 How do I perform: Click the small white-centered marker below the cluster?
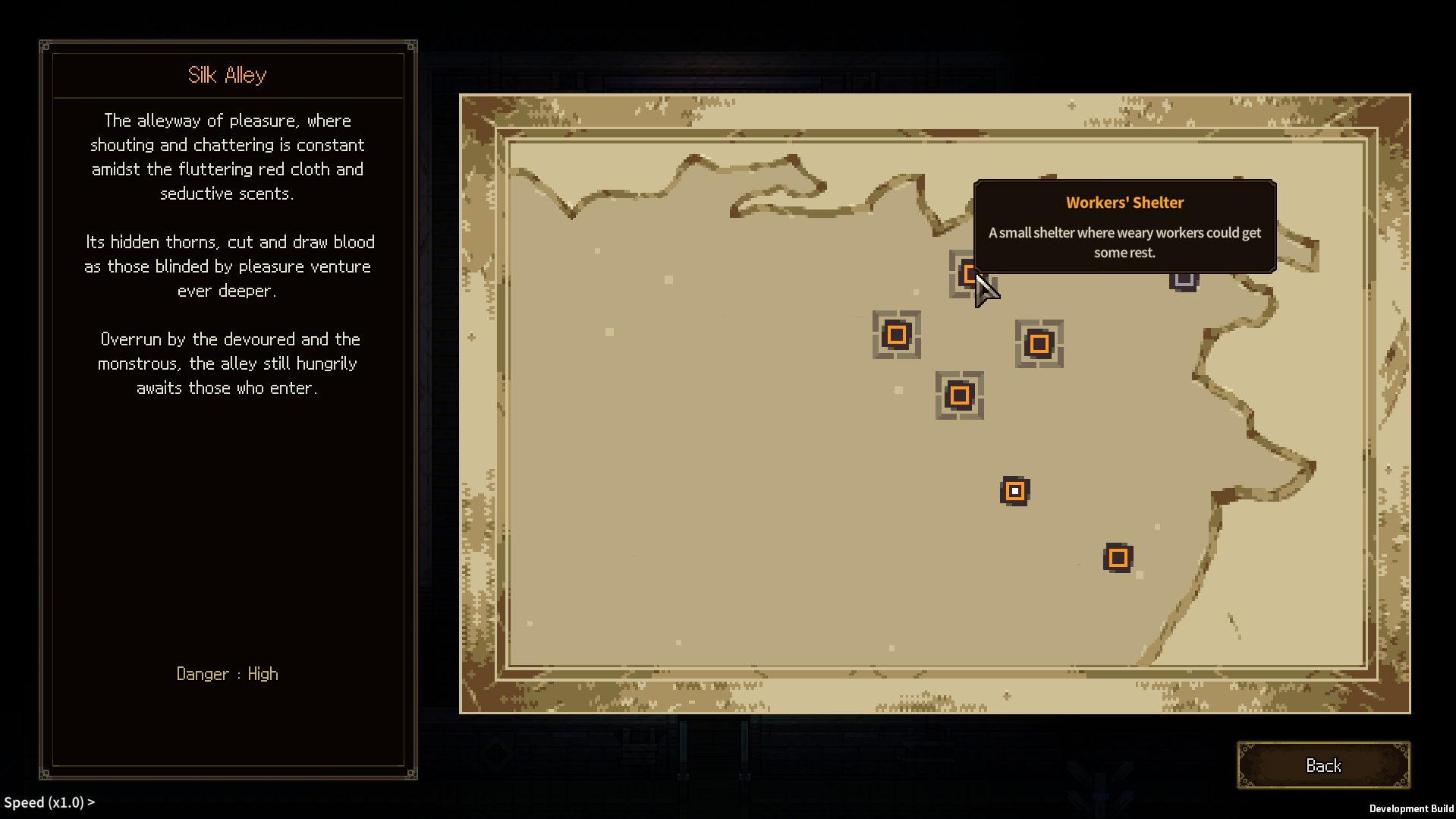click(1014, 490)
